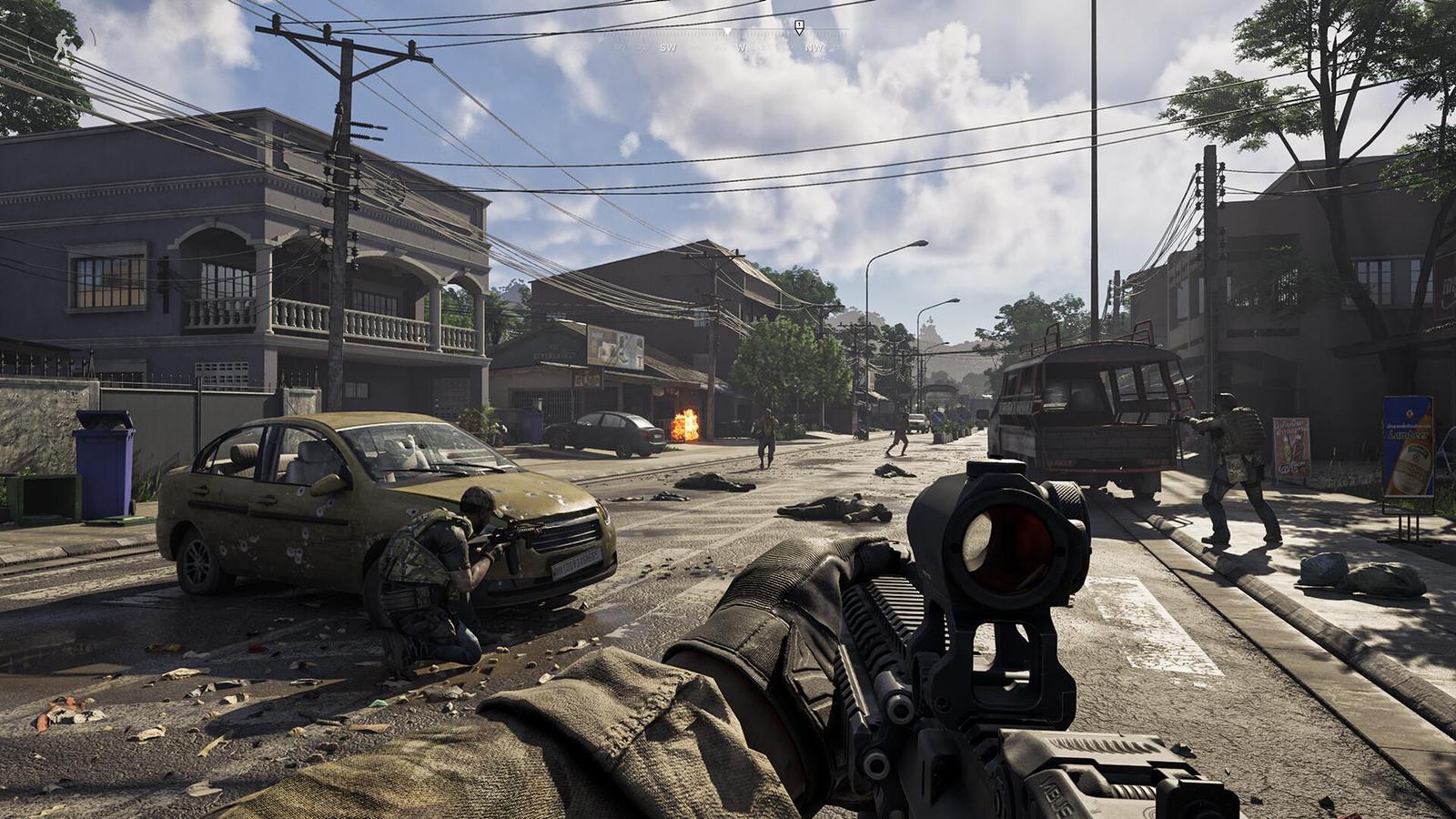The width and height of the screenshot is (1456, 819).
Task: Select the numbered objective marker on compass
Action: [799, 27]
